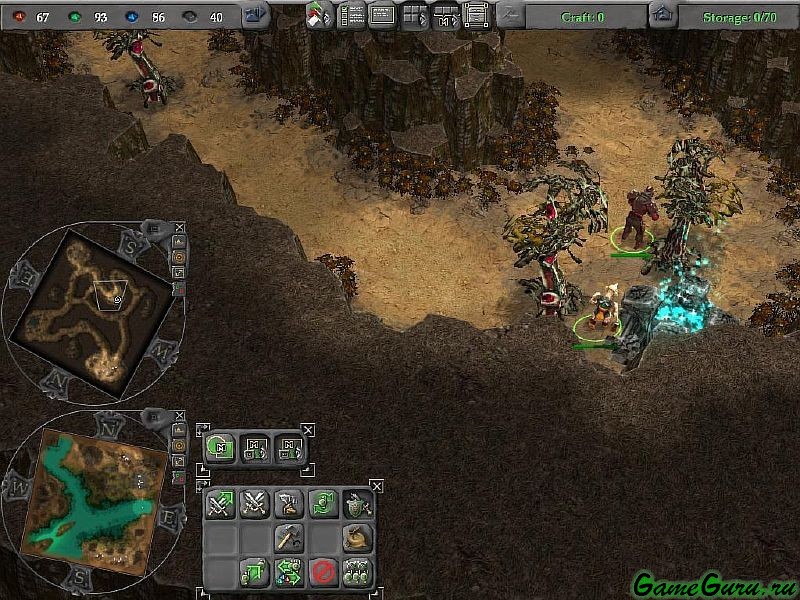Image resolution: width=800 pixels, height=600 pixels.
Task: Close the upper cave minimap panel
Action: coord(178,228)
